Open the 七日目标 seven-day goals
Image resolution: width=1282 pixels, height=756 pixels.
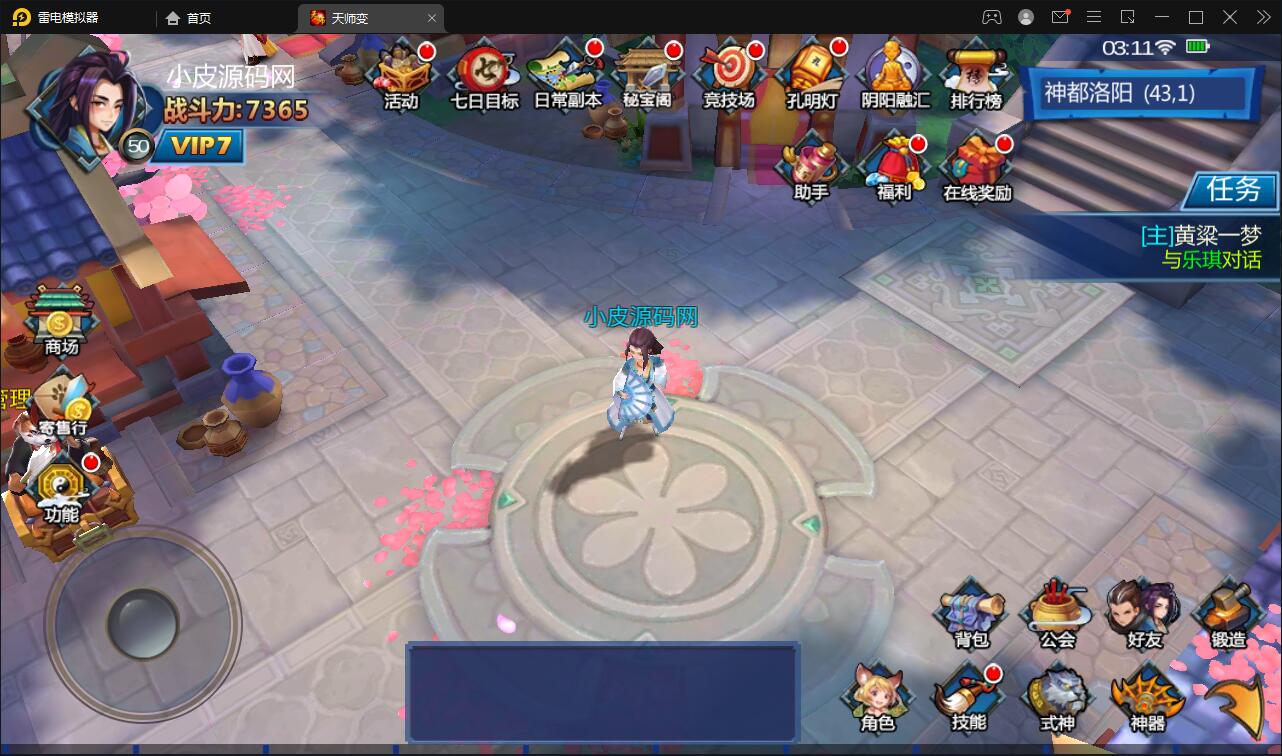(483, 75)
